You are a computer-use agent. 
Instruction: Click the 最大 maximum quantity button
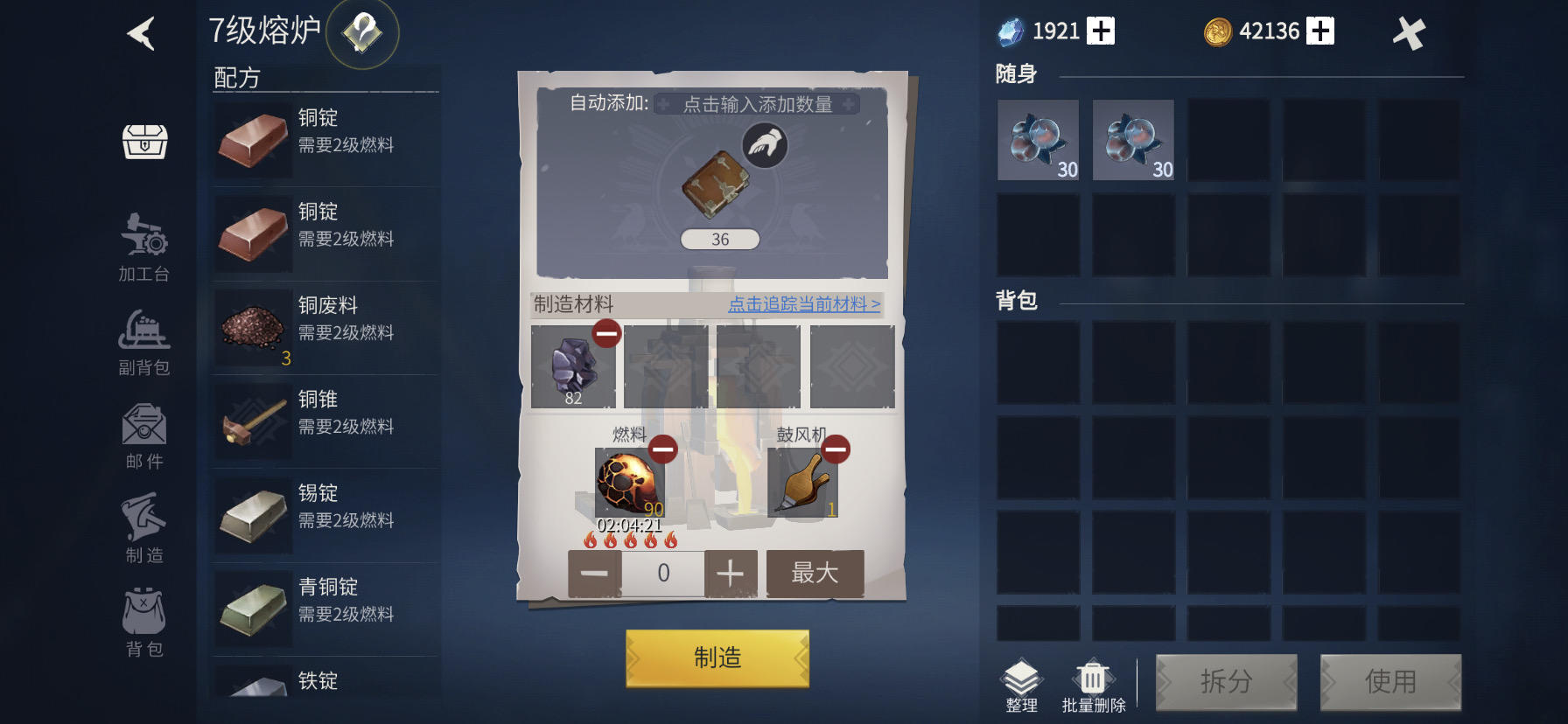[815, 572]
